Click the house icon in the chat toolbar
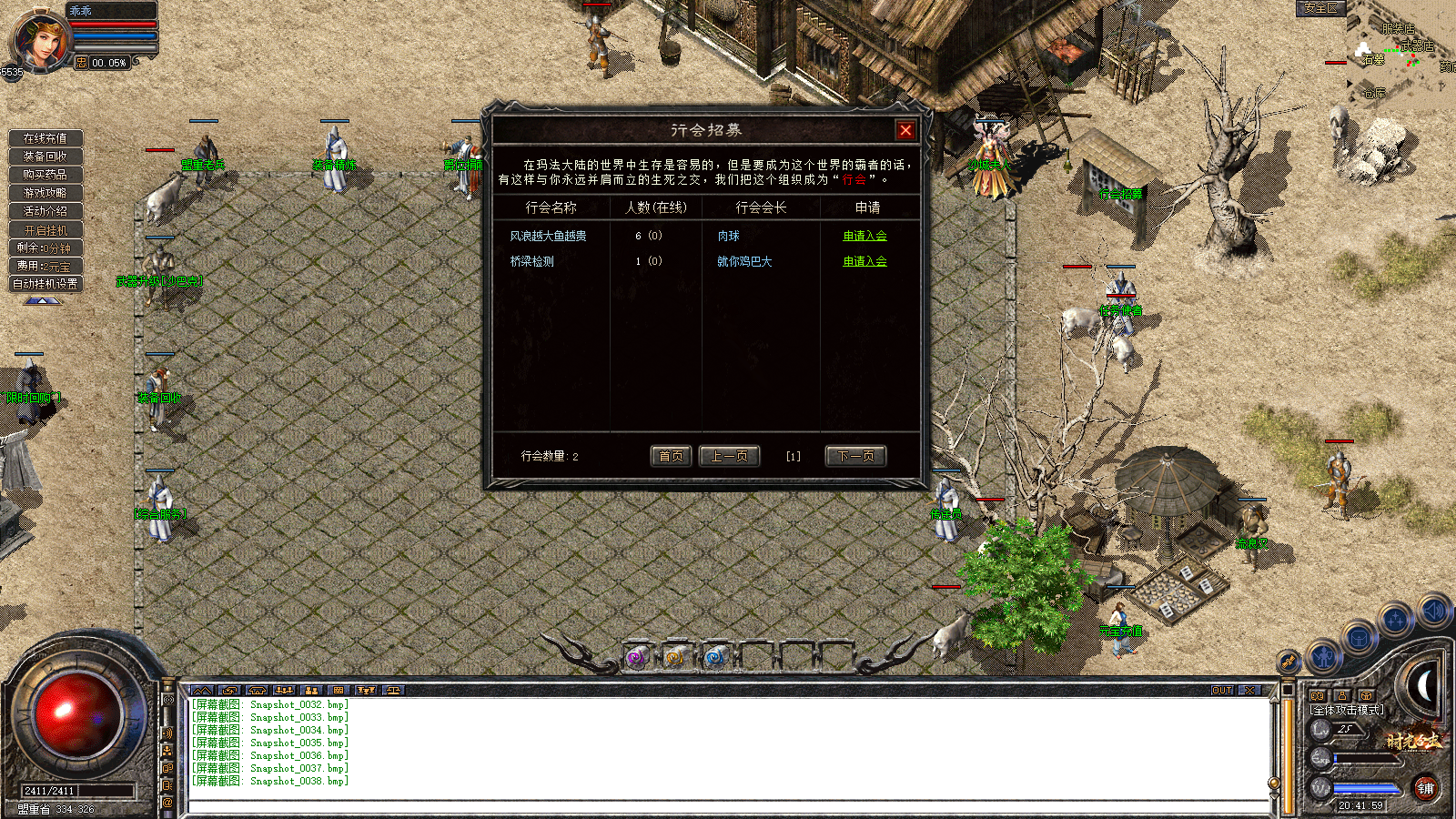 (x=257, y=691)
